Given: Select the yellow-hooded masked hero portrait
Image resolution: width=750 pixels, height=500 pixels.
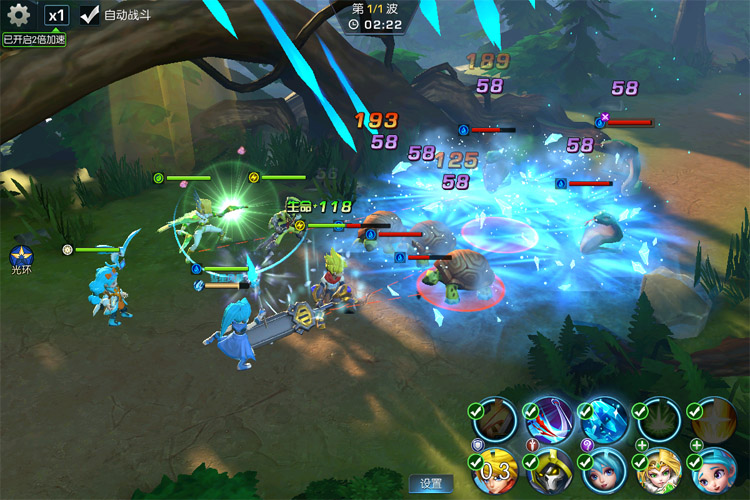Looking at the screenshot, I should (x=549, y=474).
